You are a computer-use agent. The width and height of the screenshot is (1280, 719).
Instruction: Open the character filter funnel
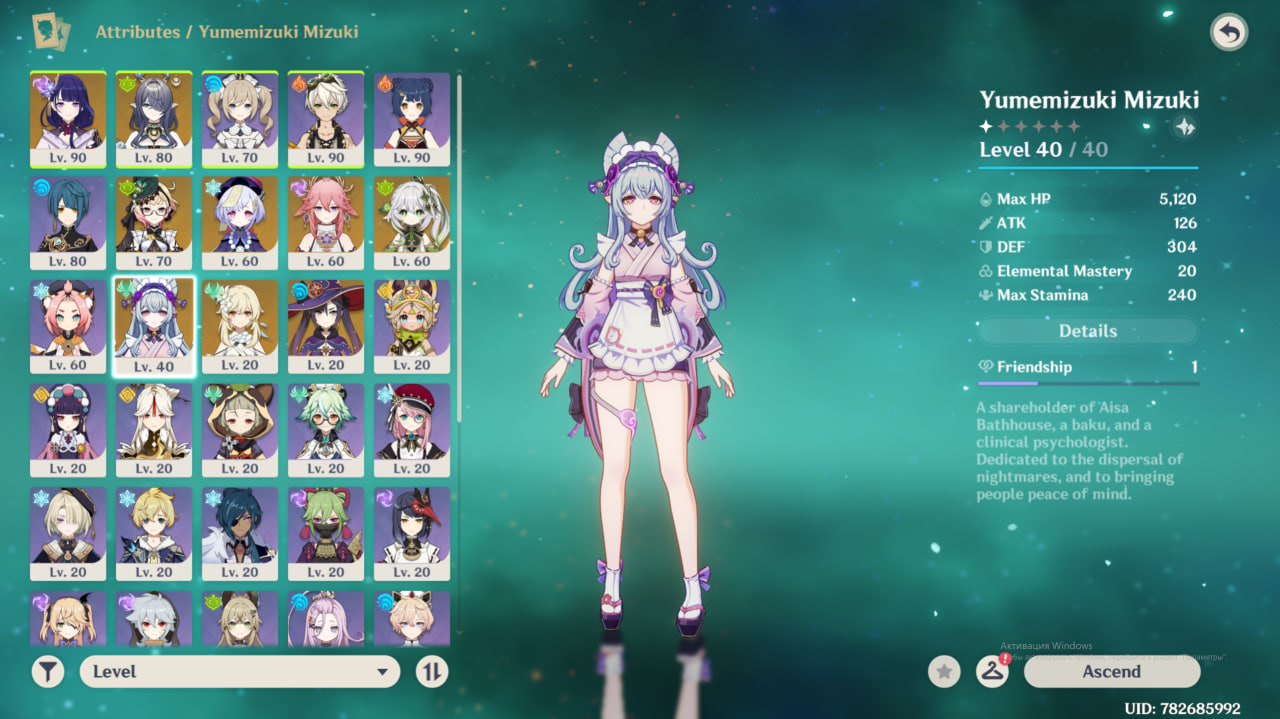tap(47, 672)
